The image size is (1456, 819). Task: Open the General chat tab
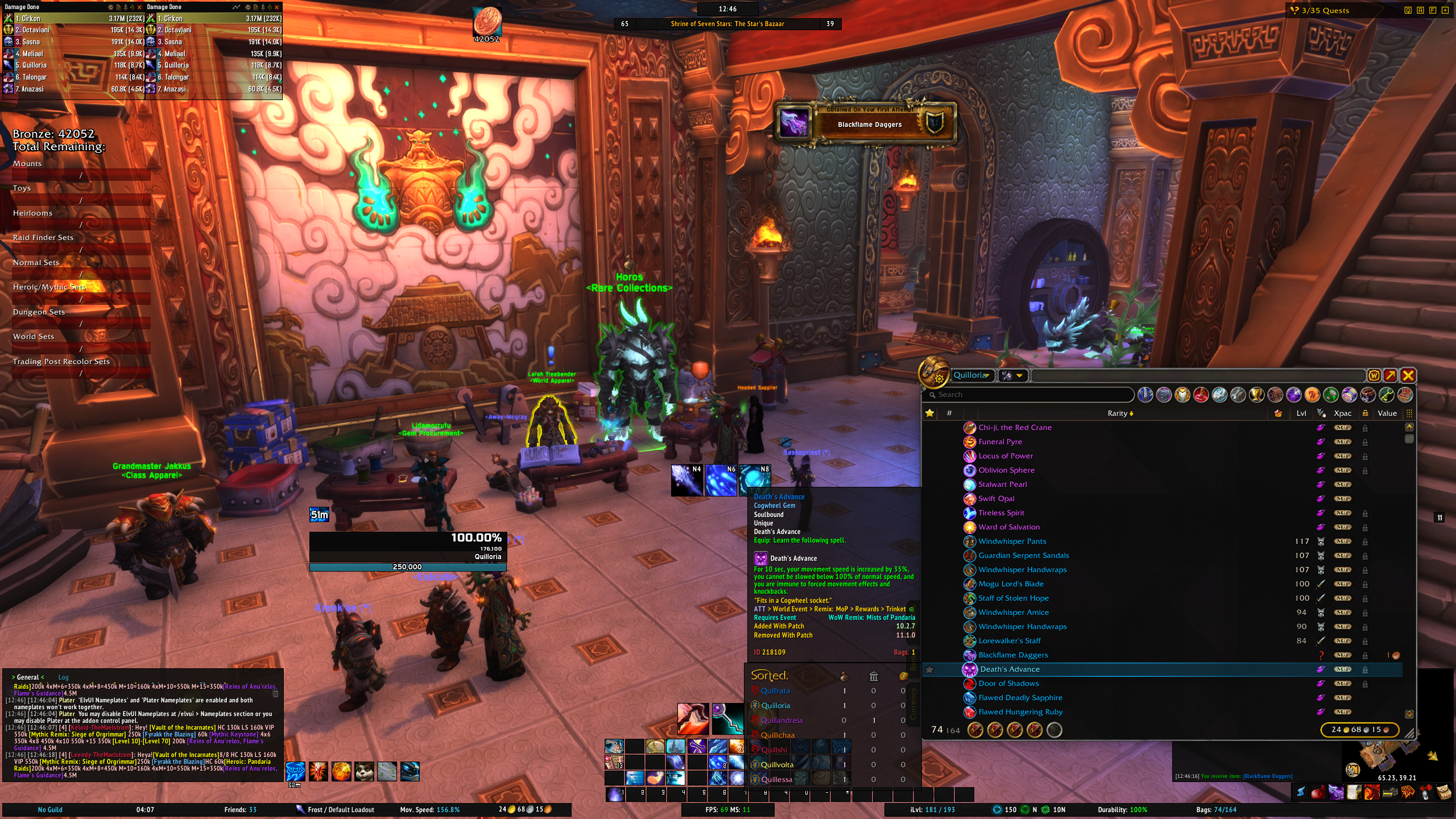click(28, 677)
